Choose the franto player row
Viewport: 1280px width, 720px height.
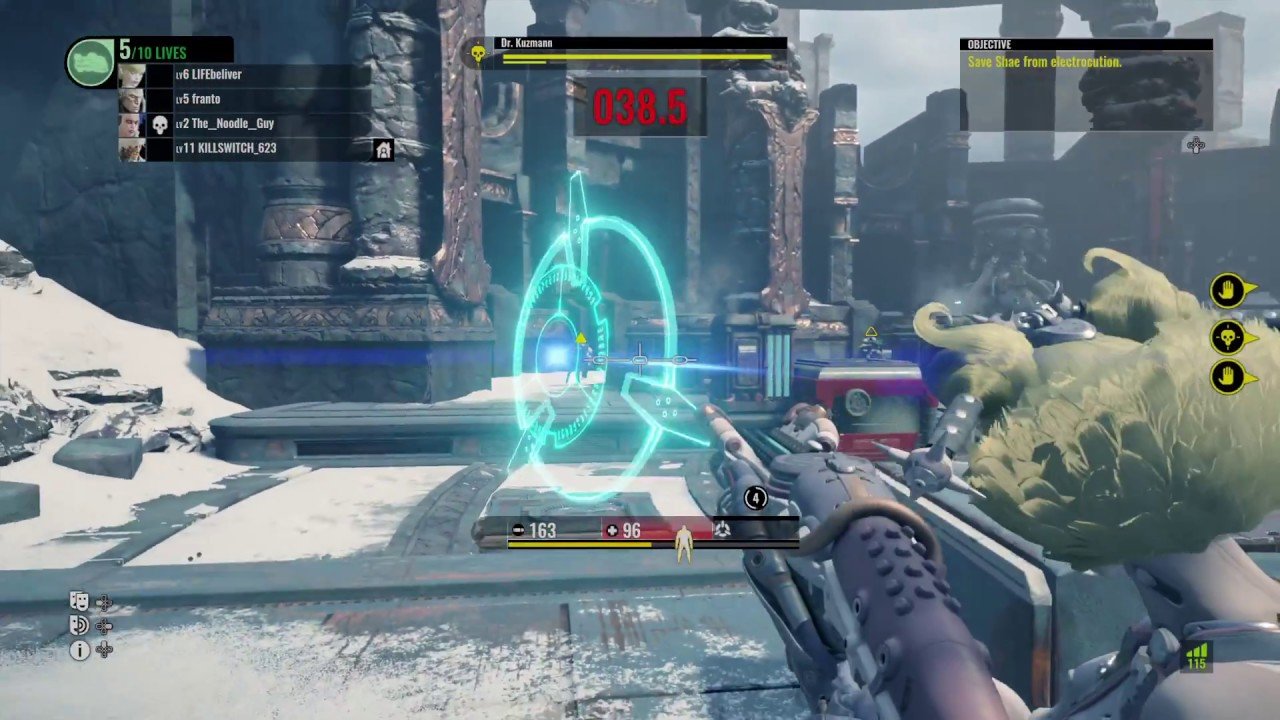pyautogui.click(x=198, y=99)
